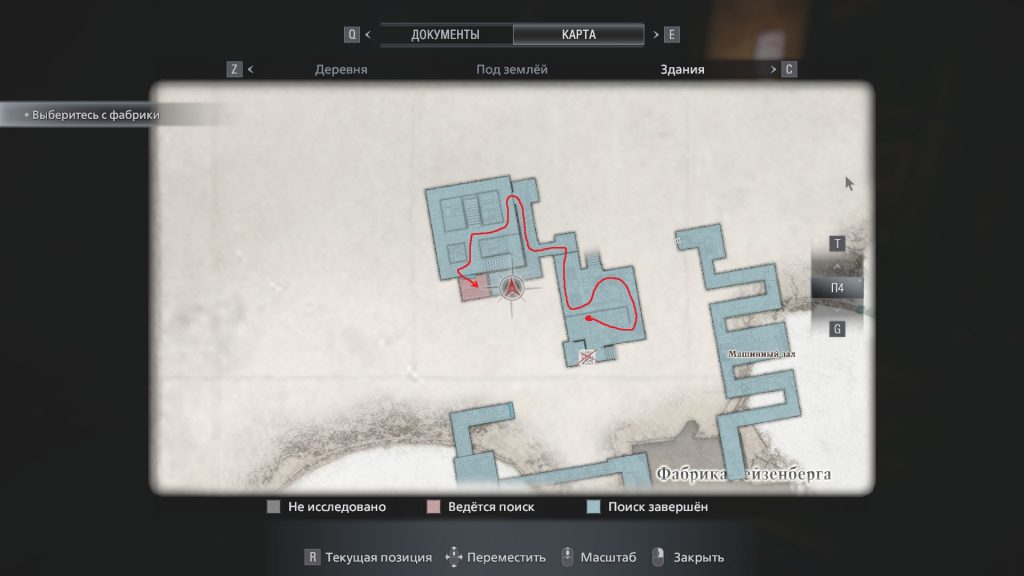
Task: Switch to the Документы tab
Action: click(x=445, y=34)
